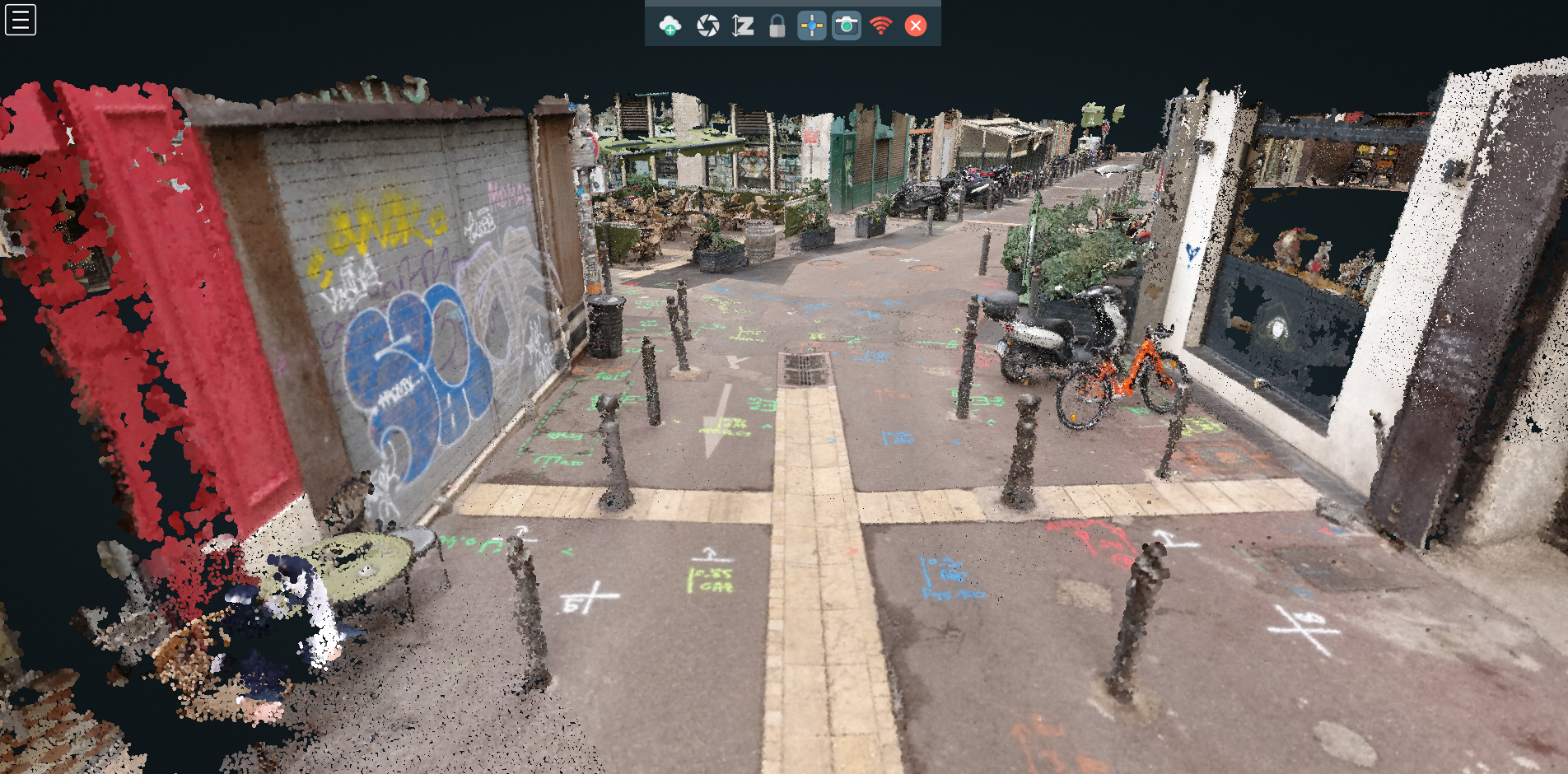Toggle the padlock lock icon
Image resolution: width=1568 pixels, height=774 pixels.
tap(777, 26)
